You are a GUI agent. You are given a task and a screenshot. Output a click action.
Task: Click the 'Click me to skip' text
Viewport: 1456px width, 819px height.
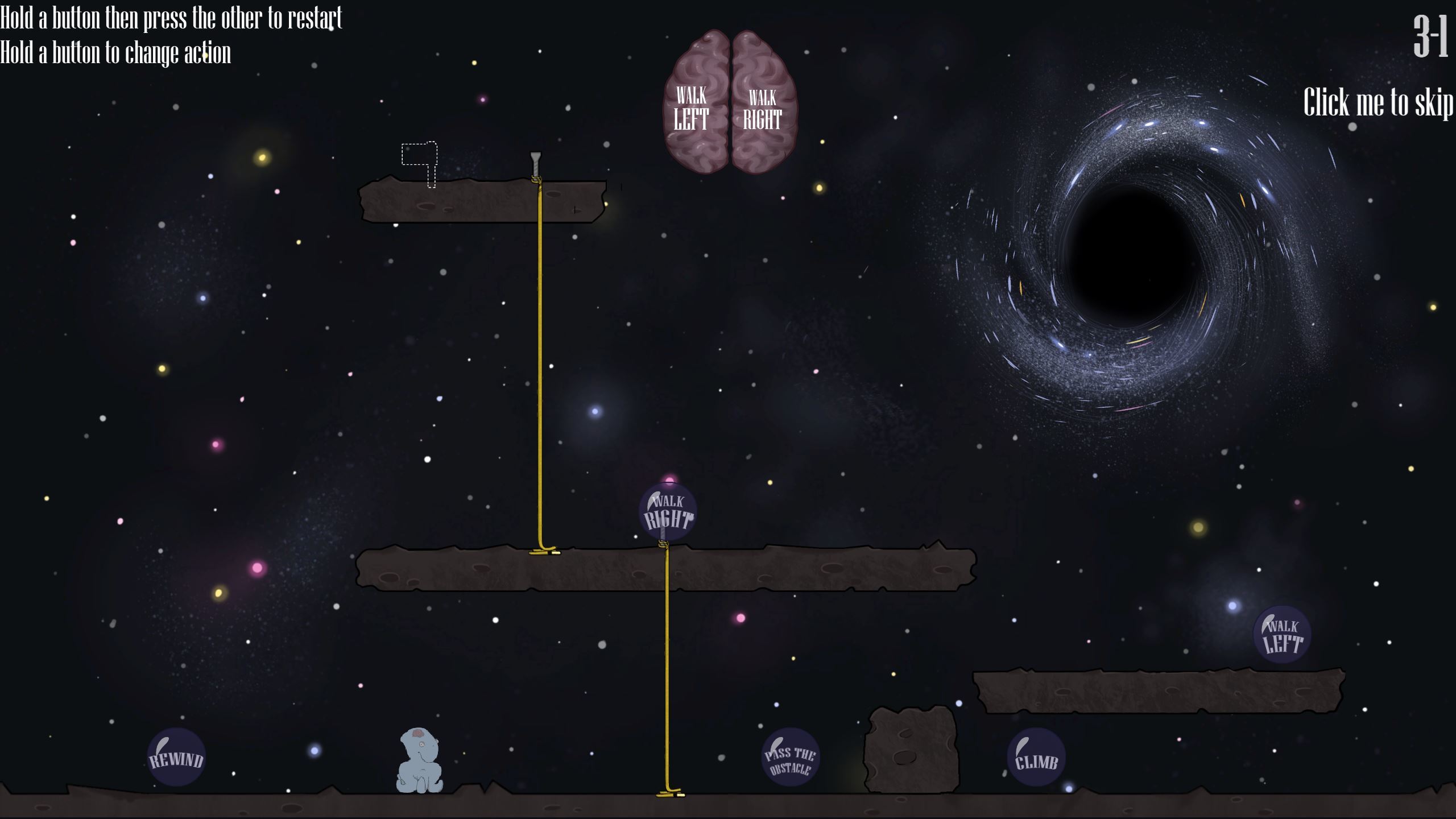[1378, 103]
